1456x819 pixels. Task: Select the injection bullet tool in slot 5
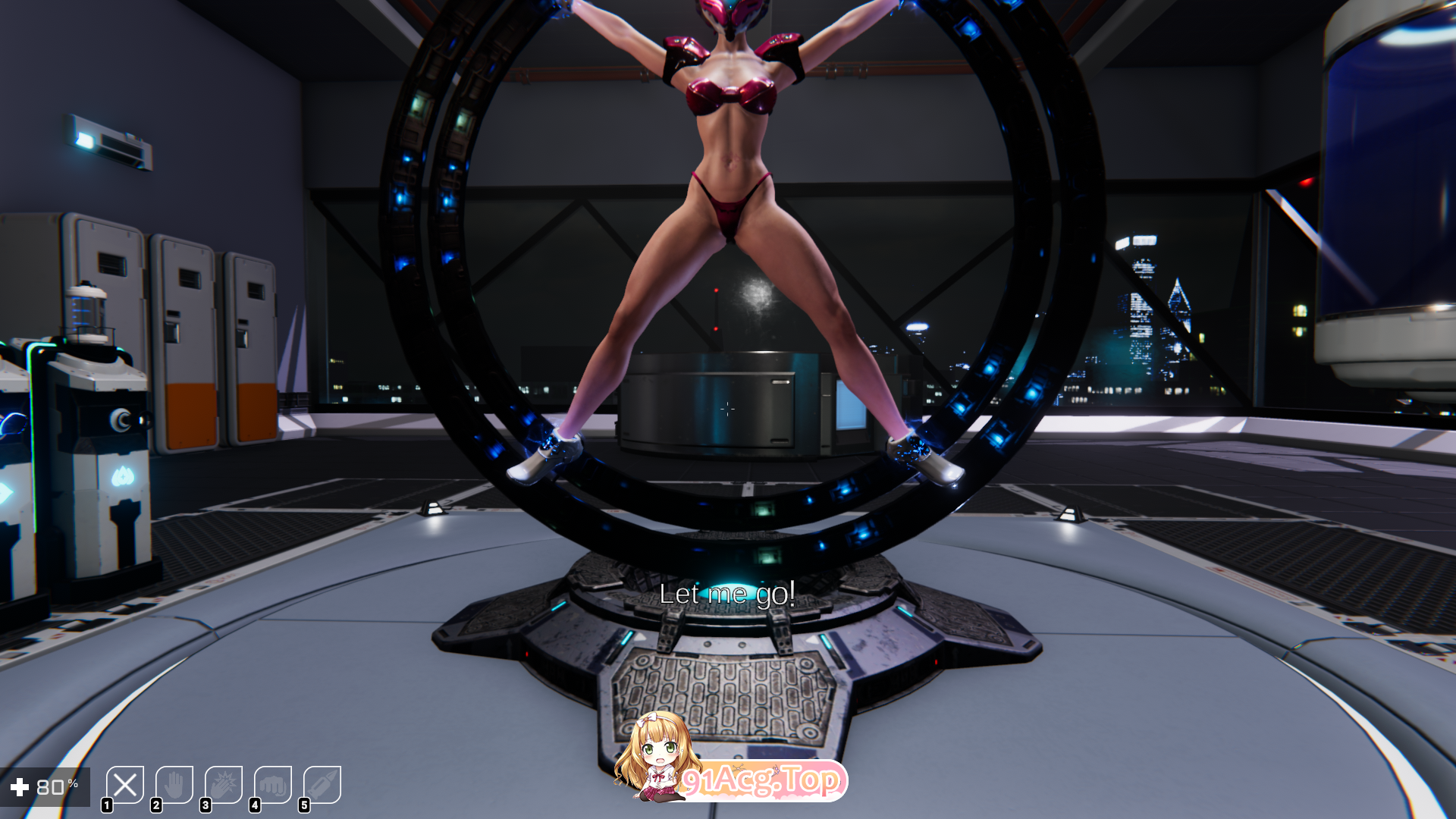point(323,786)
